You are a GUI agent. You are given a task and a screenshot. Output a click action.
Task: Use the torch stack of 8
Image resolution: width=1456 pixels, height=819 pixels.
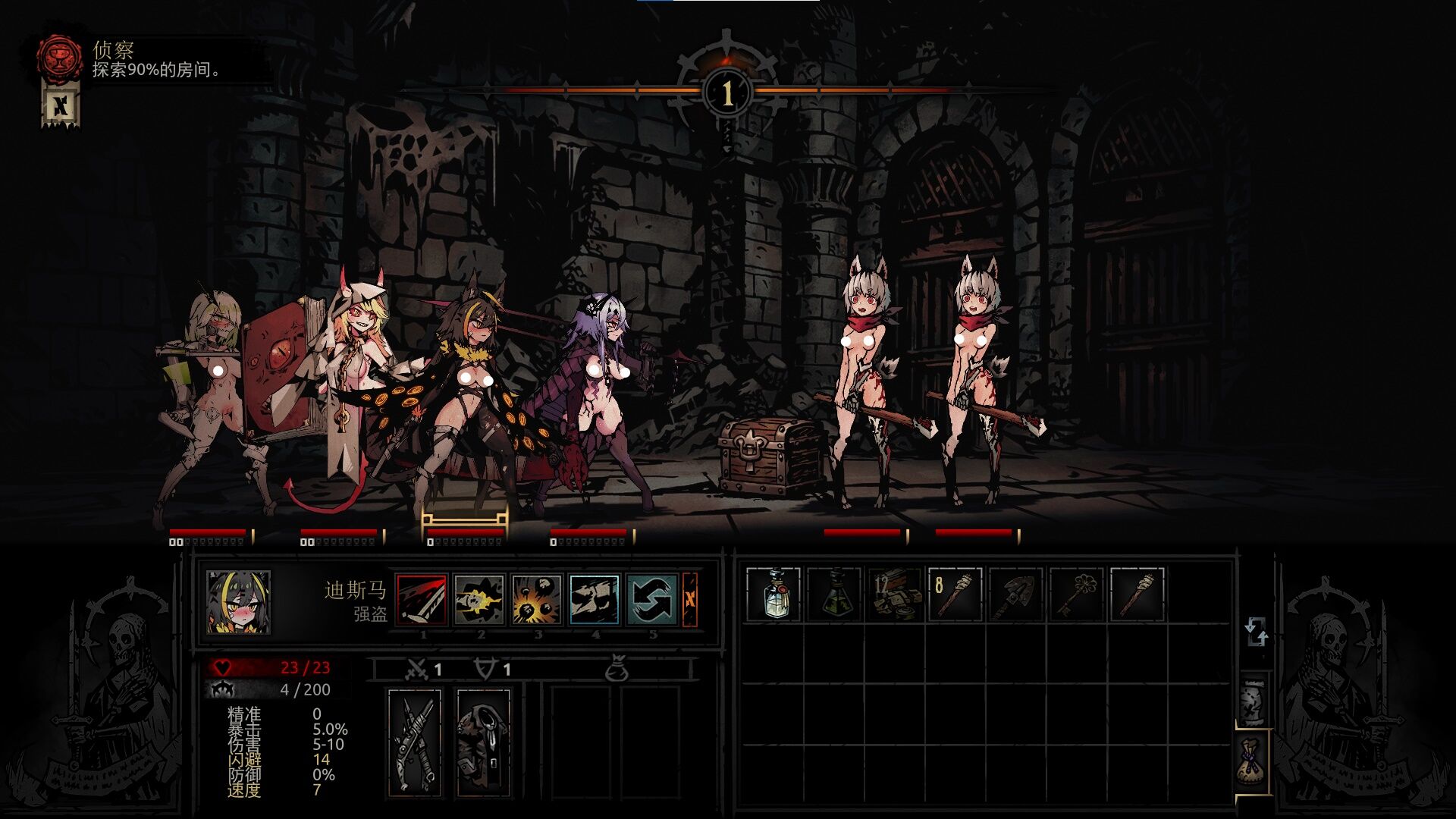pyautogui.click(x=955, y=595)
